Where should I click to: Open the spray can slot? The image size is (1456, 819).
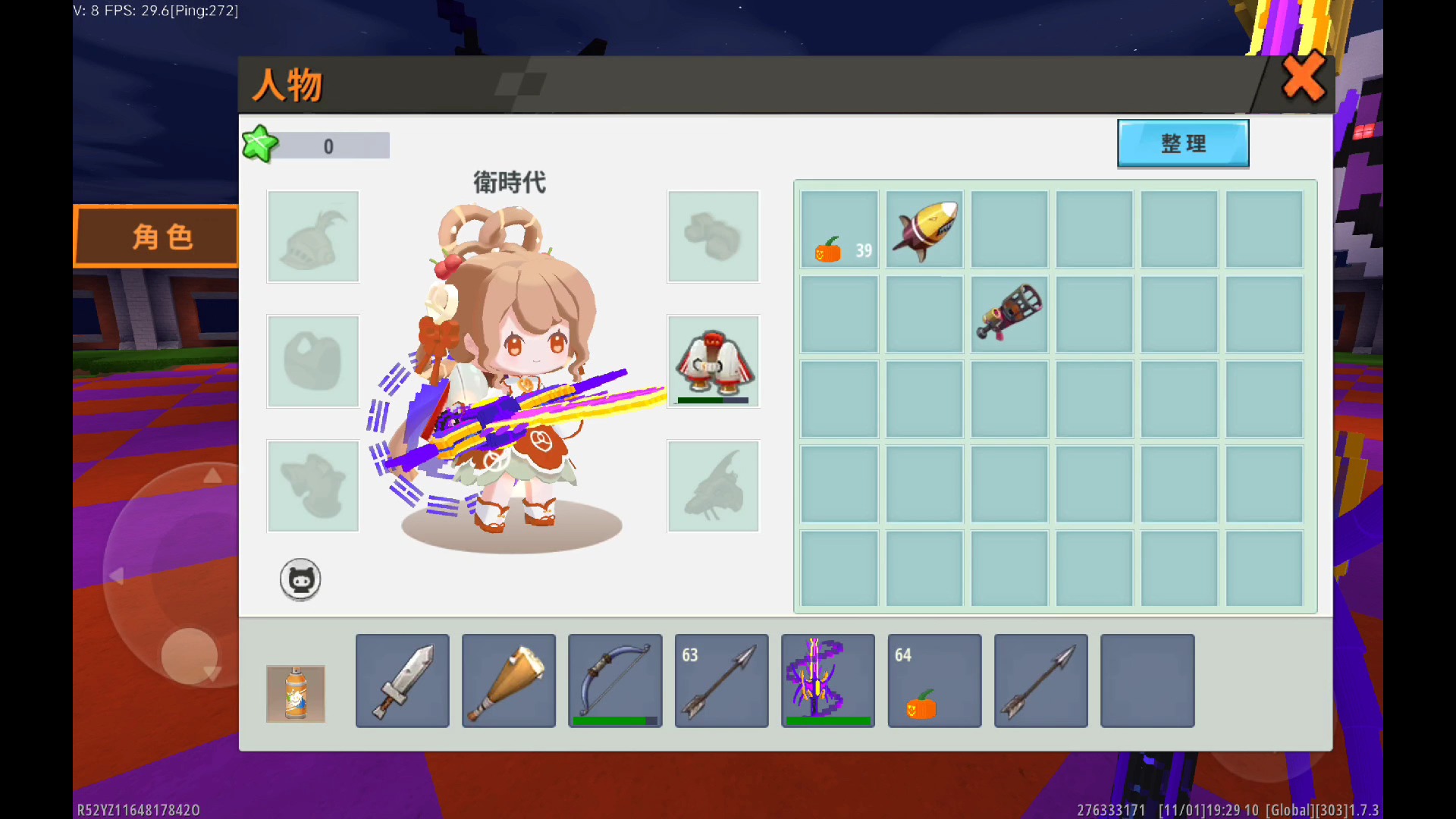tap(296, 693)
